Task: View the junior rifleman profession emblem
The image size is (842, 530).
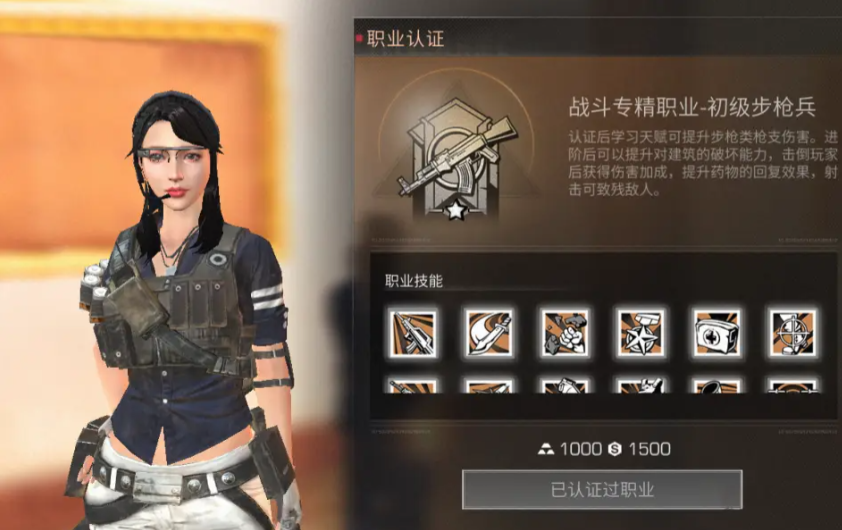Action: pyautogui.click(x=456, y=153)
